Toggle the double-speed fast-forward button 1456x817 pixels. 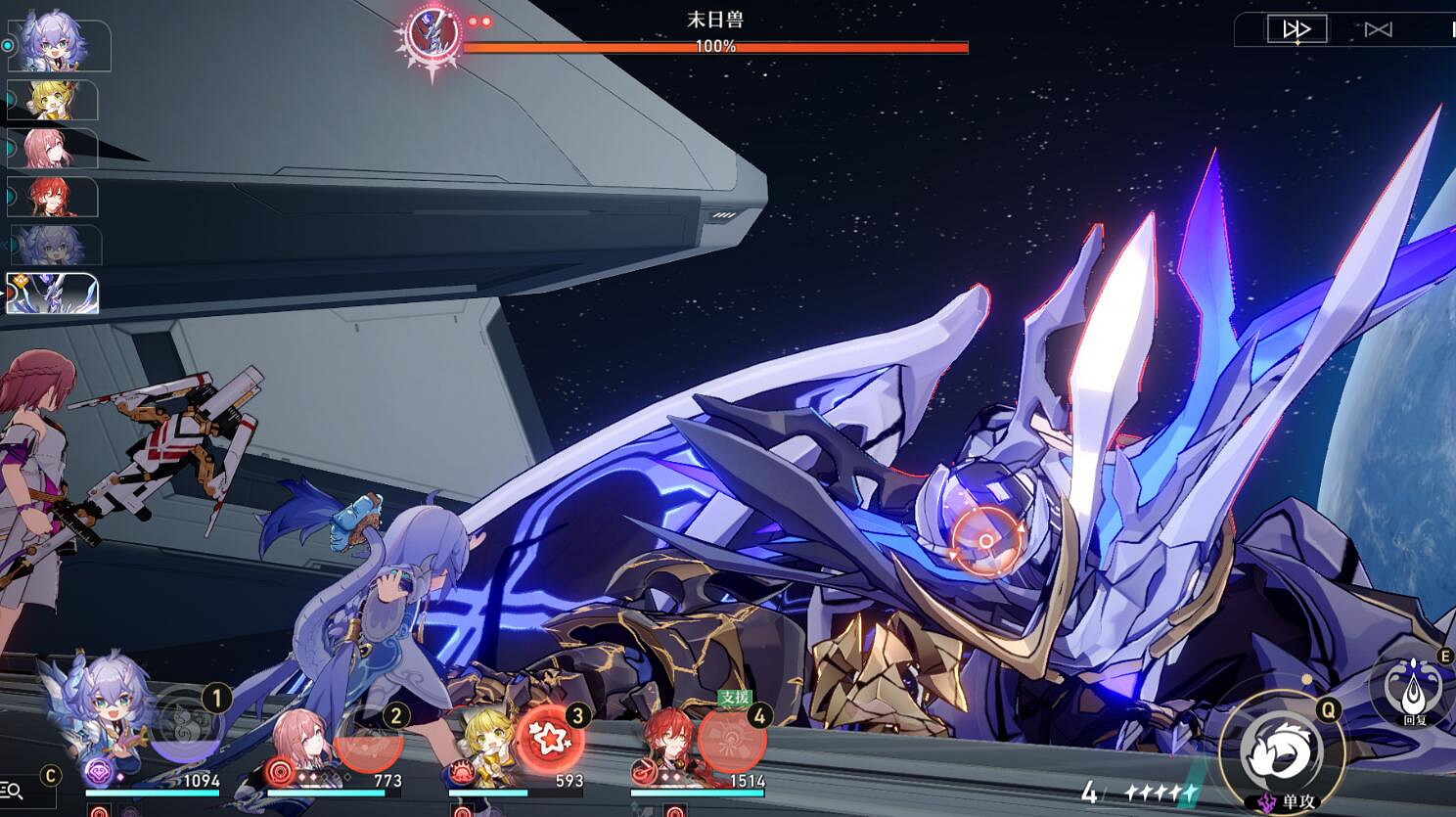point(1297,29)
